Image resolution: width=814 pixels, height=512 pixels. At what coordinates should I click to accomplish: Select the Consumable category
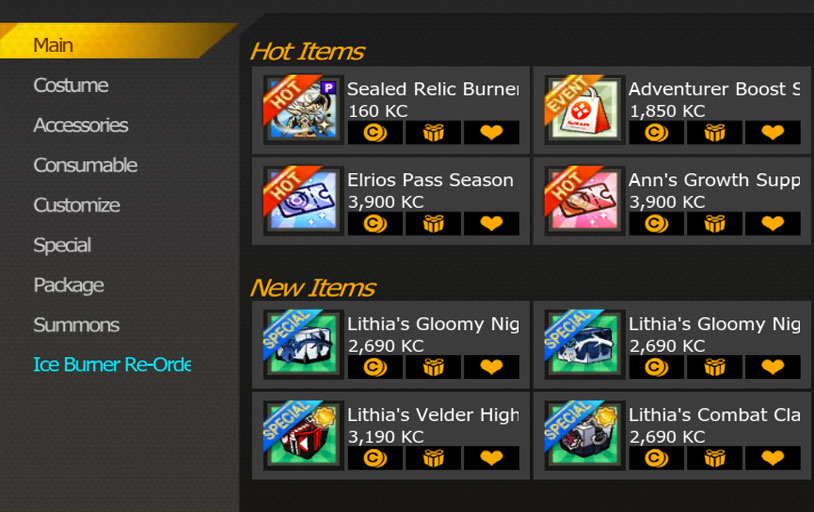pyautogui.click(x=85, y=166)
